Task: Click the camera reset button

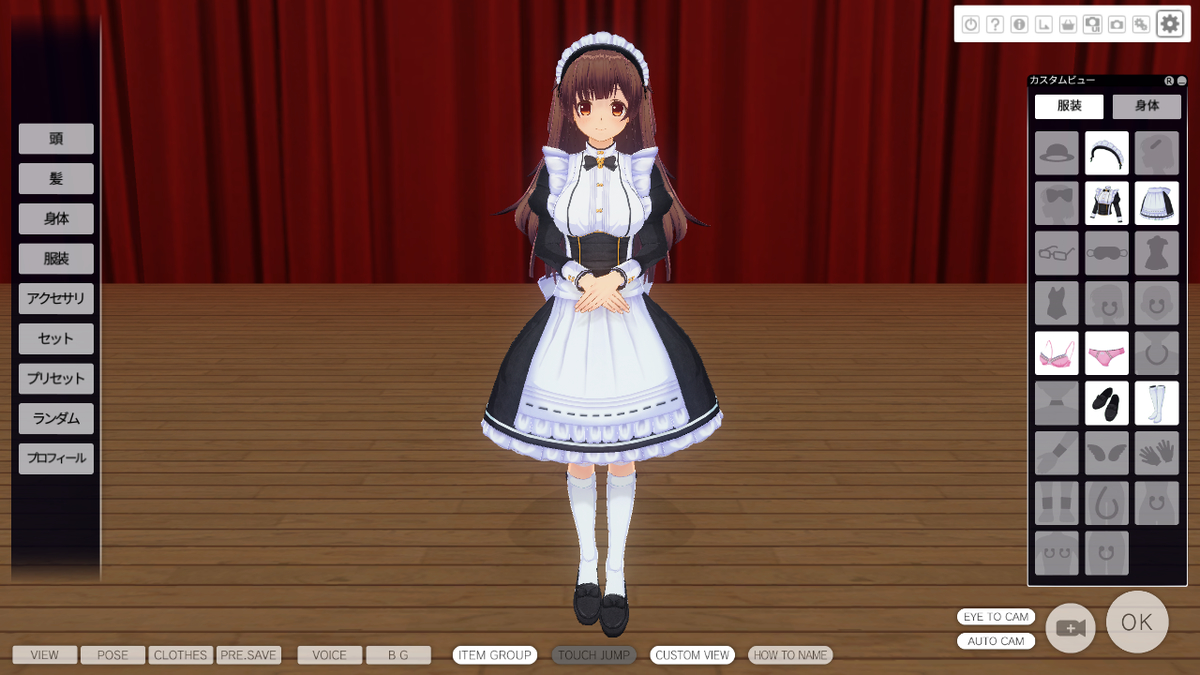Action: pyautogui.click(x=1070, y=627)
